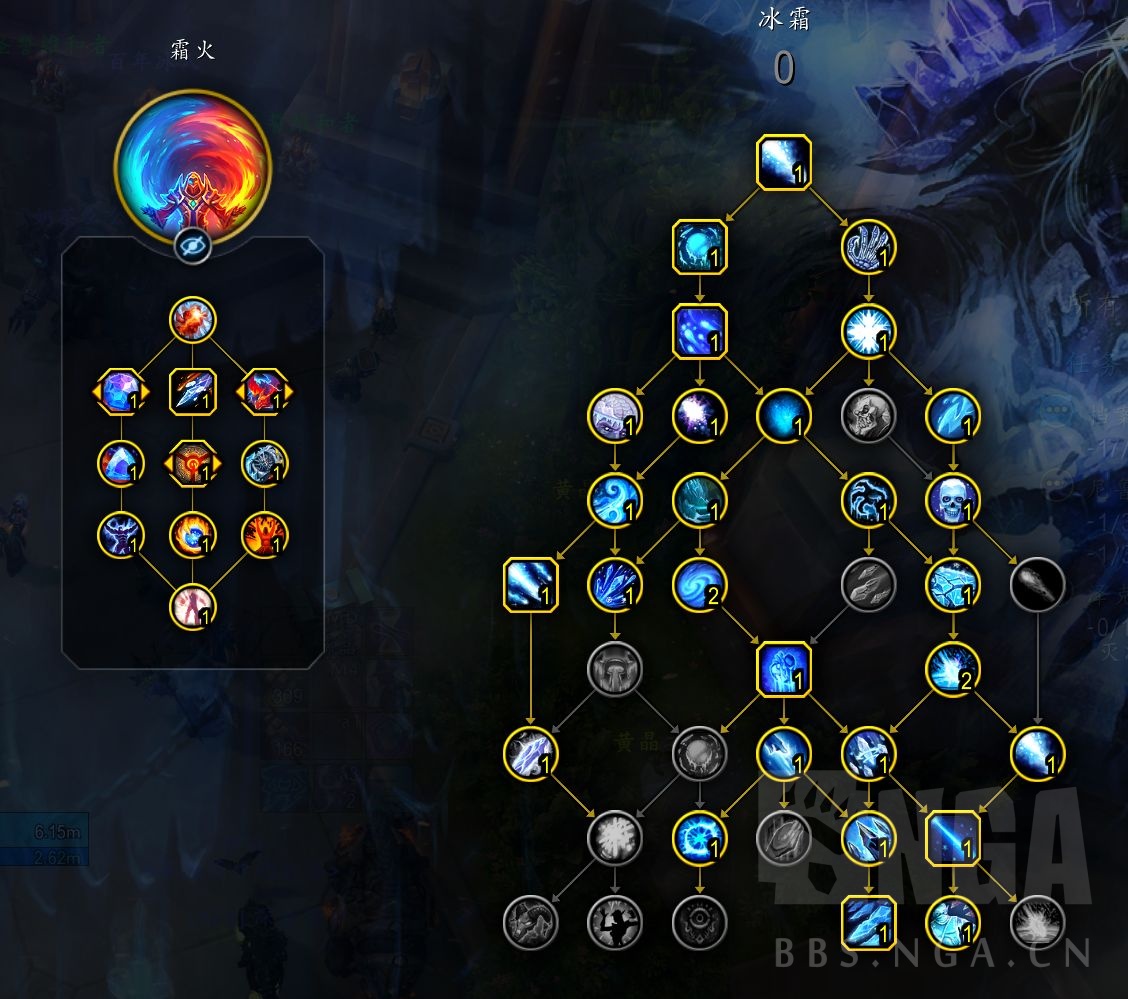Select the unlearned gray mushroom-shaped talent
The height and width of the screenshot is (999, 1128).
[x=614, y=669]
